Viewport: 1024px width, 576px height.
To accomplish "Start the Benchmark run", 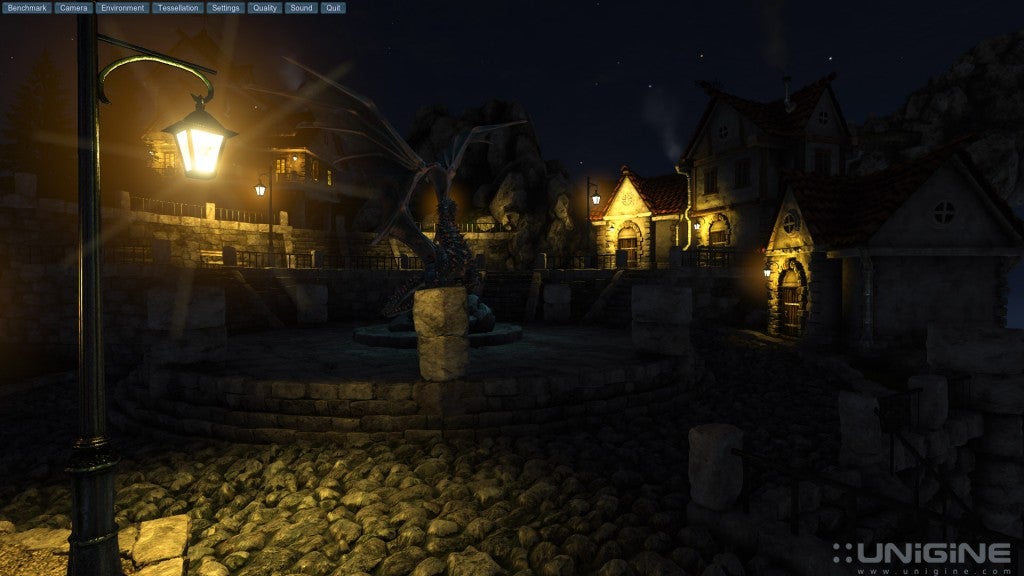I will [27, 8].
